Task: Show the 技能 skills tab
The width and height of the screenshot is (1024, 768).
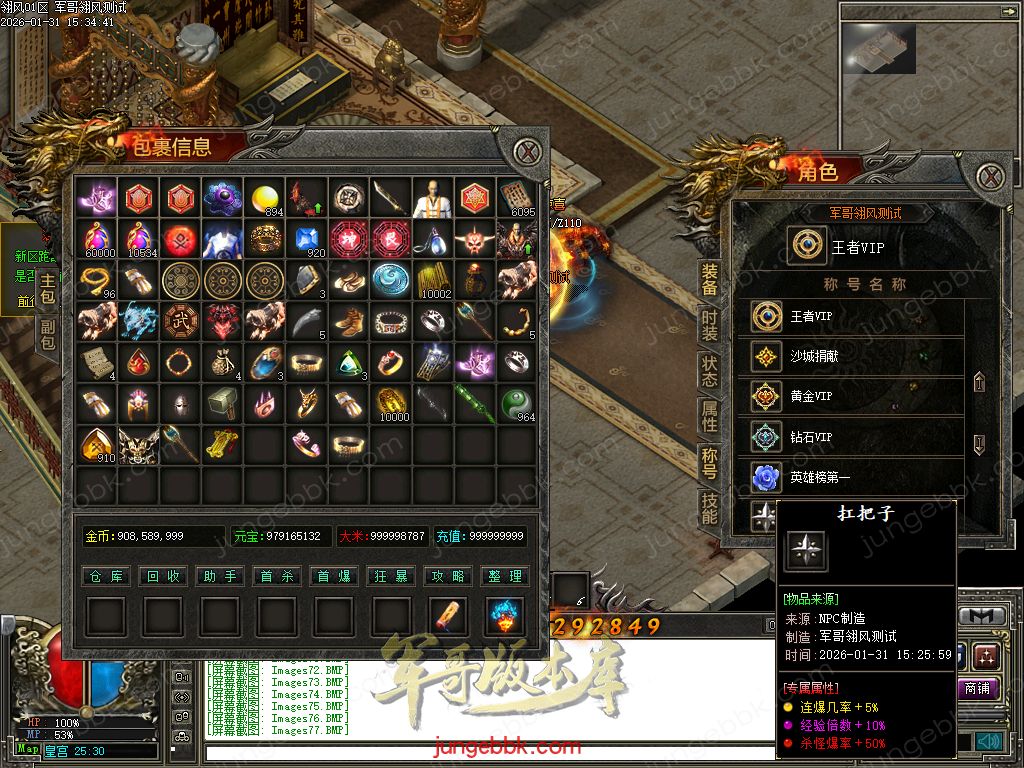Action: point(709,508)
